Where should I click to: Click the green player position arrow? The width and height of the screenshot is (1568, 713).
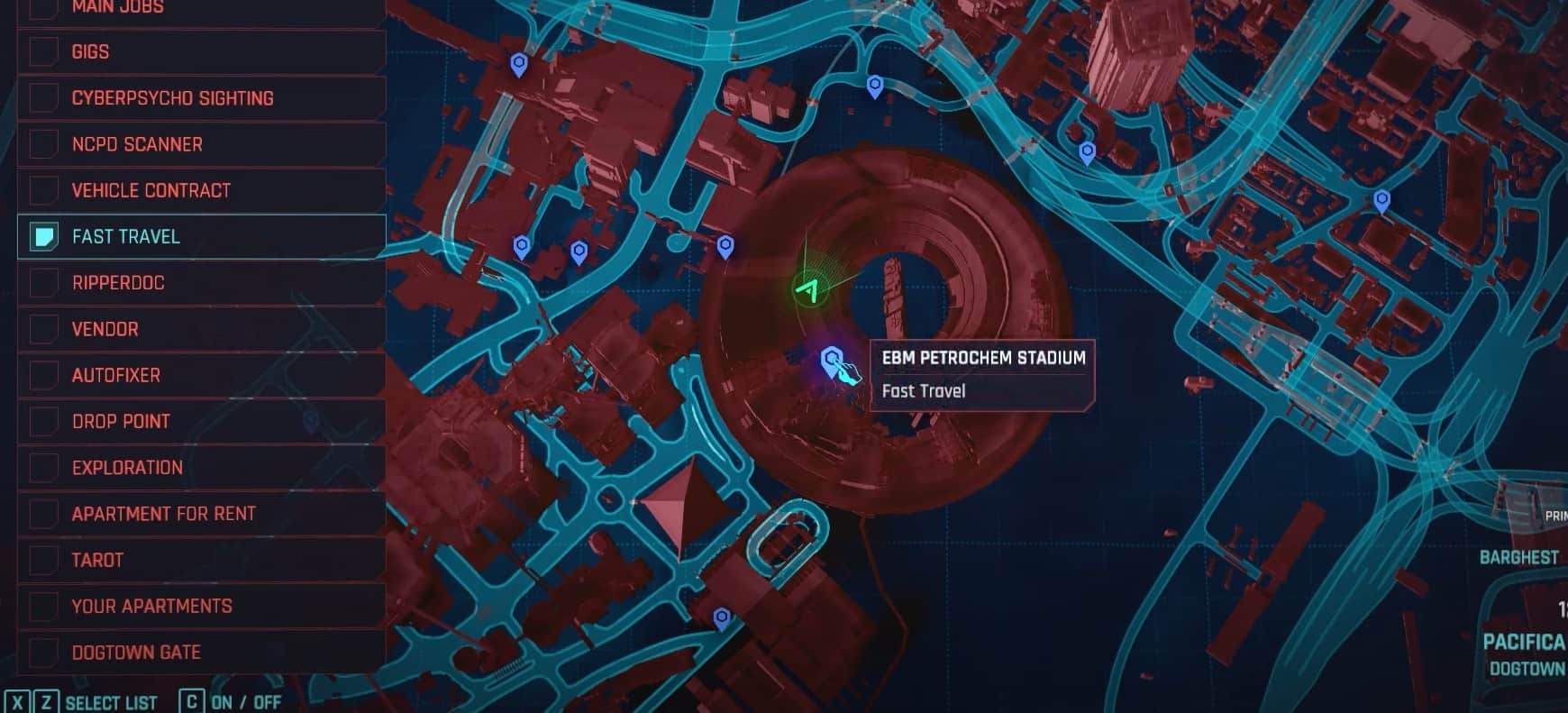click(810, 289)
